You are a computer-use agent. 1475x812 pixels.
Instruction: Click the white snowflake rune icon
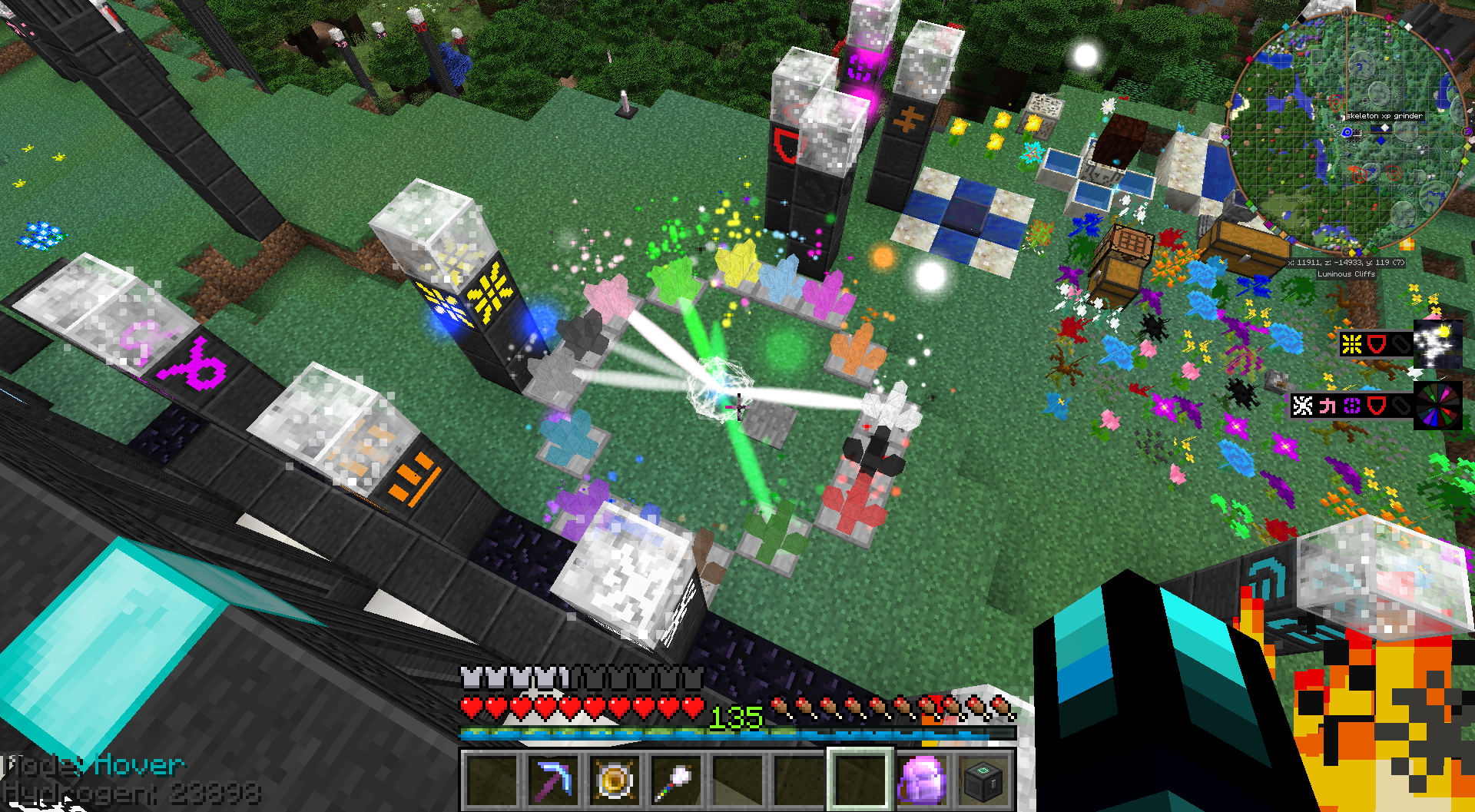point(1303,406)
